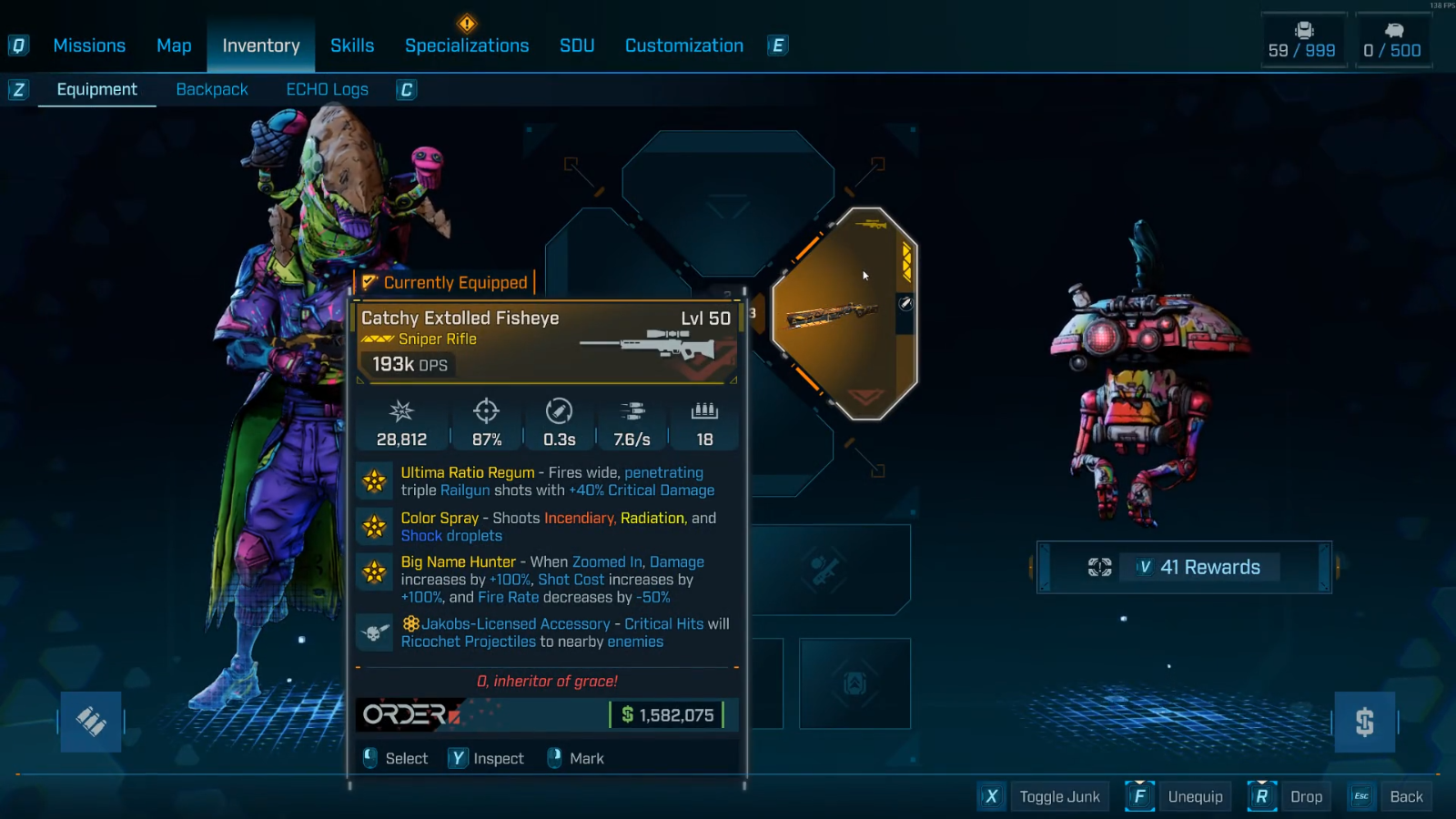Image resolution: width=1456 pixels, height=819 pixels.
Task: Show the Equipment sub-tab
Action: 96,89
